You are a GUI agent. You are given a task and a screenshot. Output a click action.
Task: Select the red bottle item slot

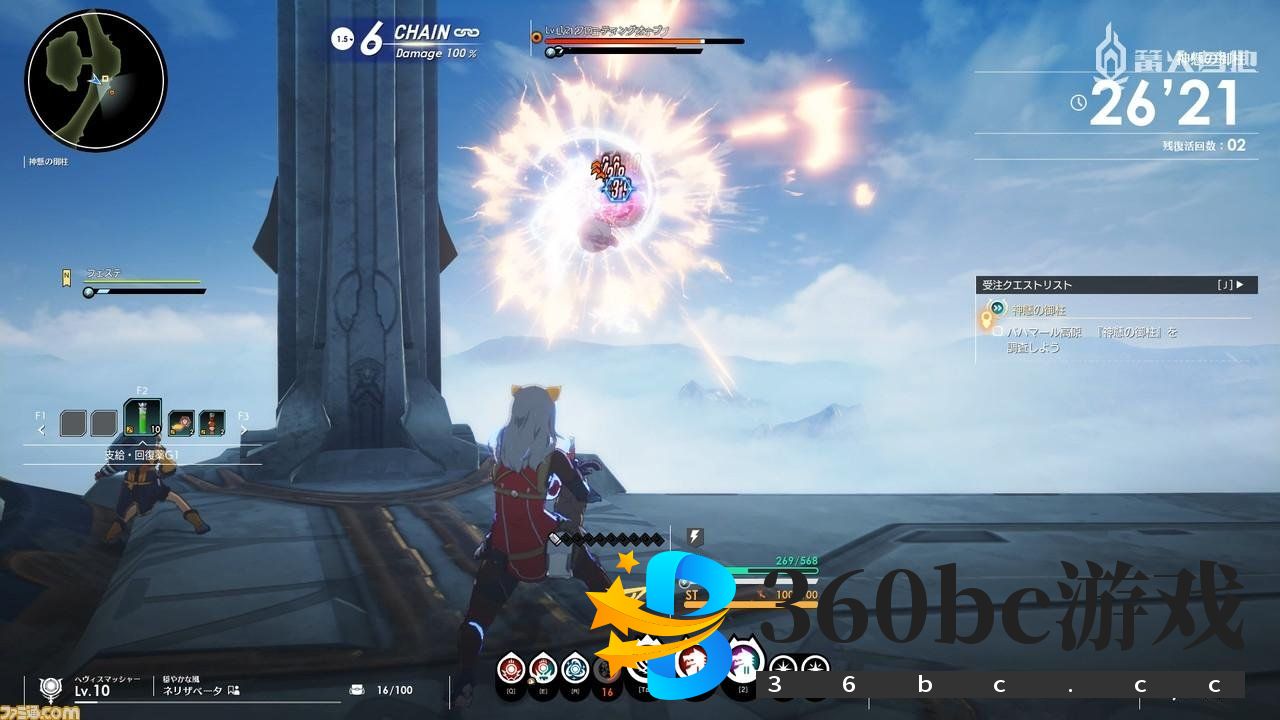click(212, 423)
